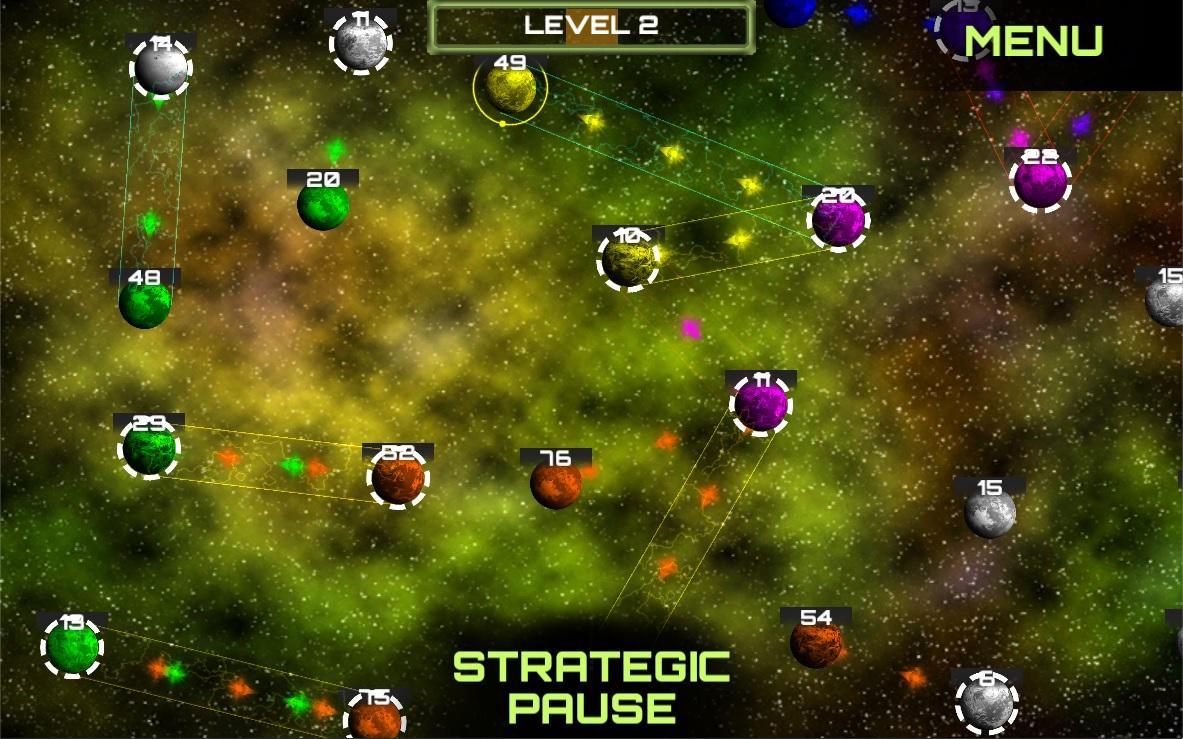Choose the orange planet labeled 54

click(816, 643)
